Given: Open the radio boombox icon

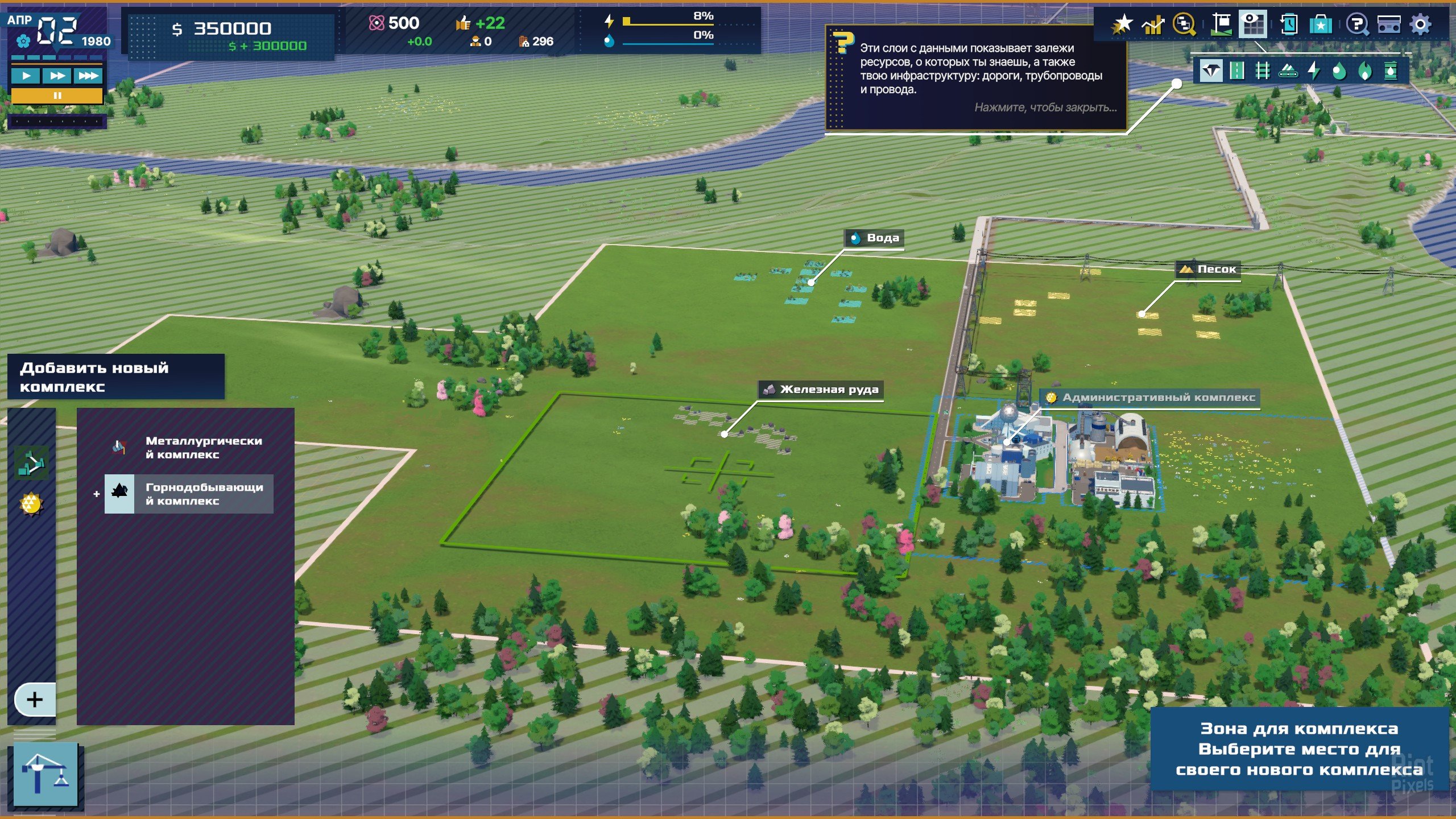Looking at the screenshot, I should pyautogui.click(x=1388, y=24).
